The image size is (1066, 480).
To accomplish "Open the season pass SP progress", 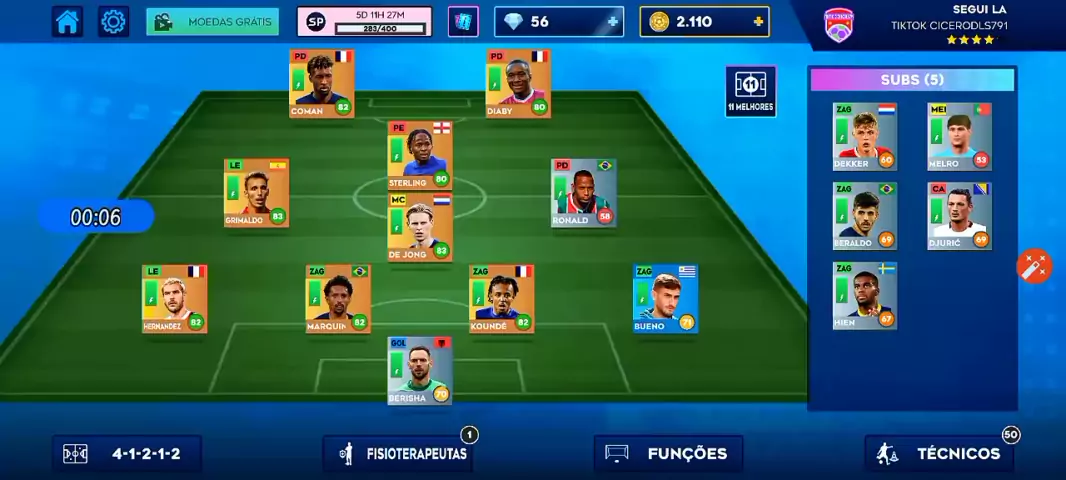I will tap(364, 21).
